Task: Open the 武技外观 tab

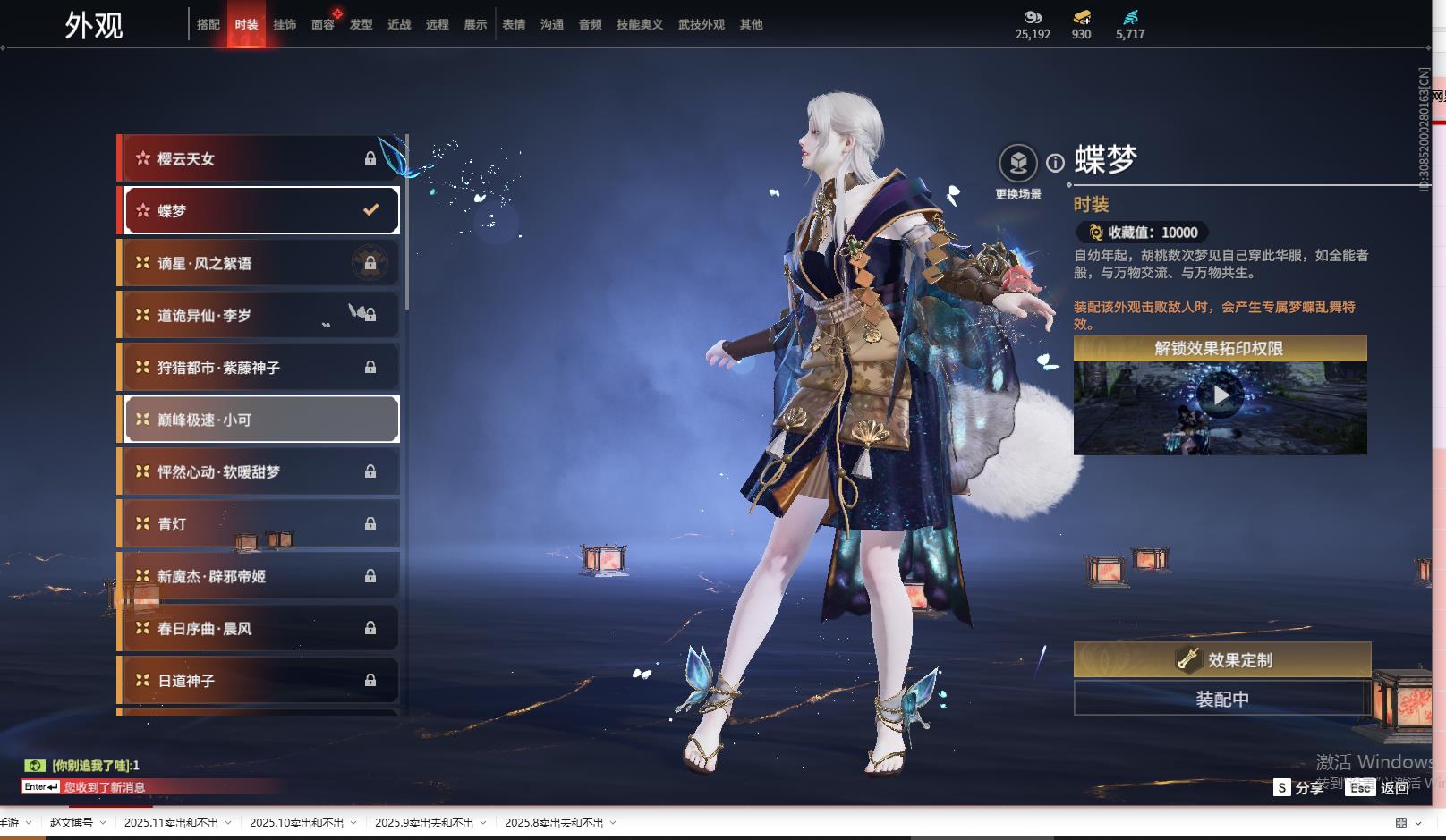Action: click(x=701, y=25)
